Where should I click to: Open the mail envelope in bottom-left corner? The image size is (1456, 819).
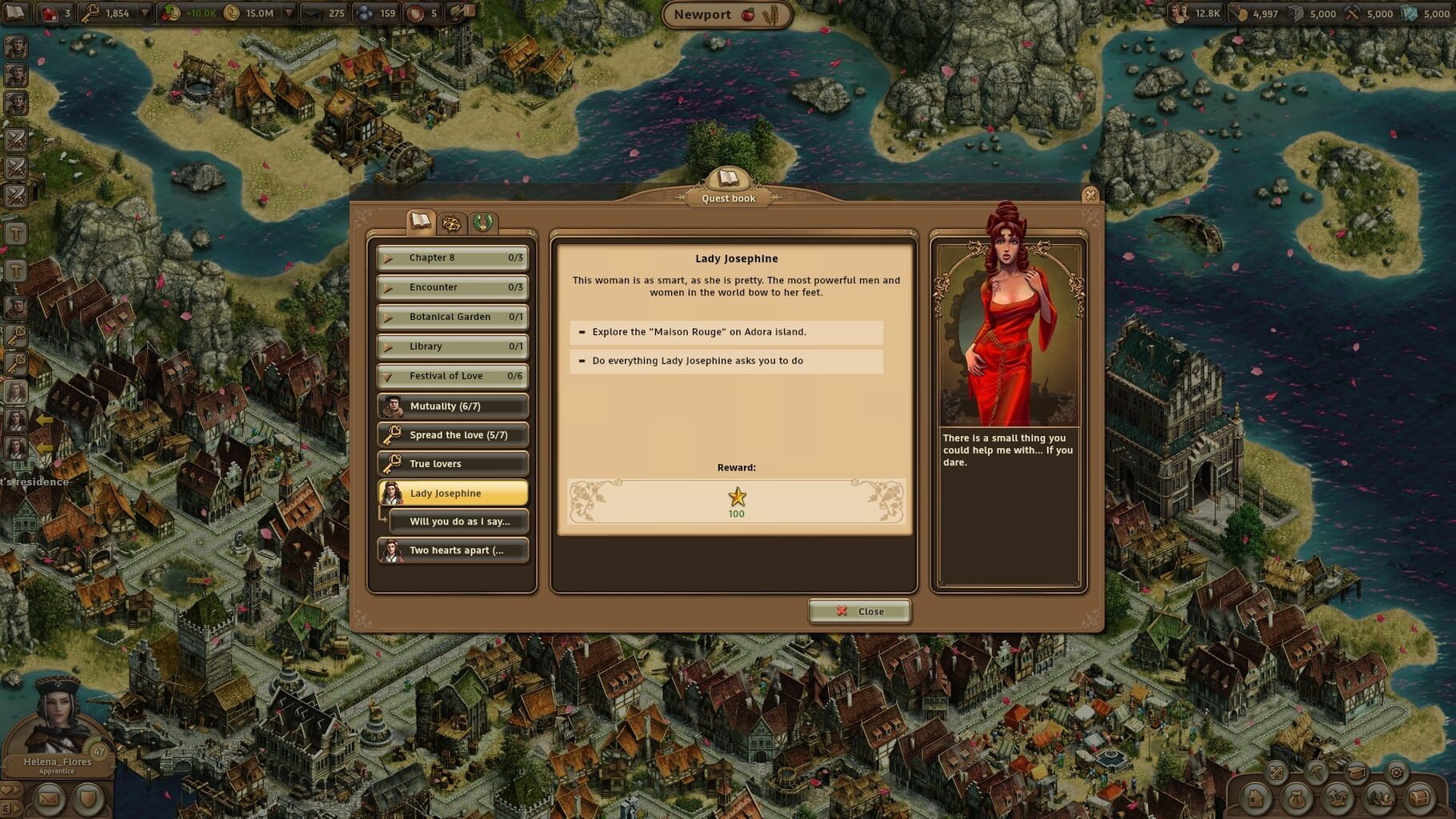tap(50, 798)
